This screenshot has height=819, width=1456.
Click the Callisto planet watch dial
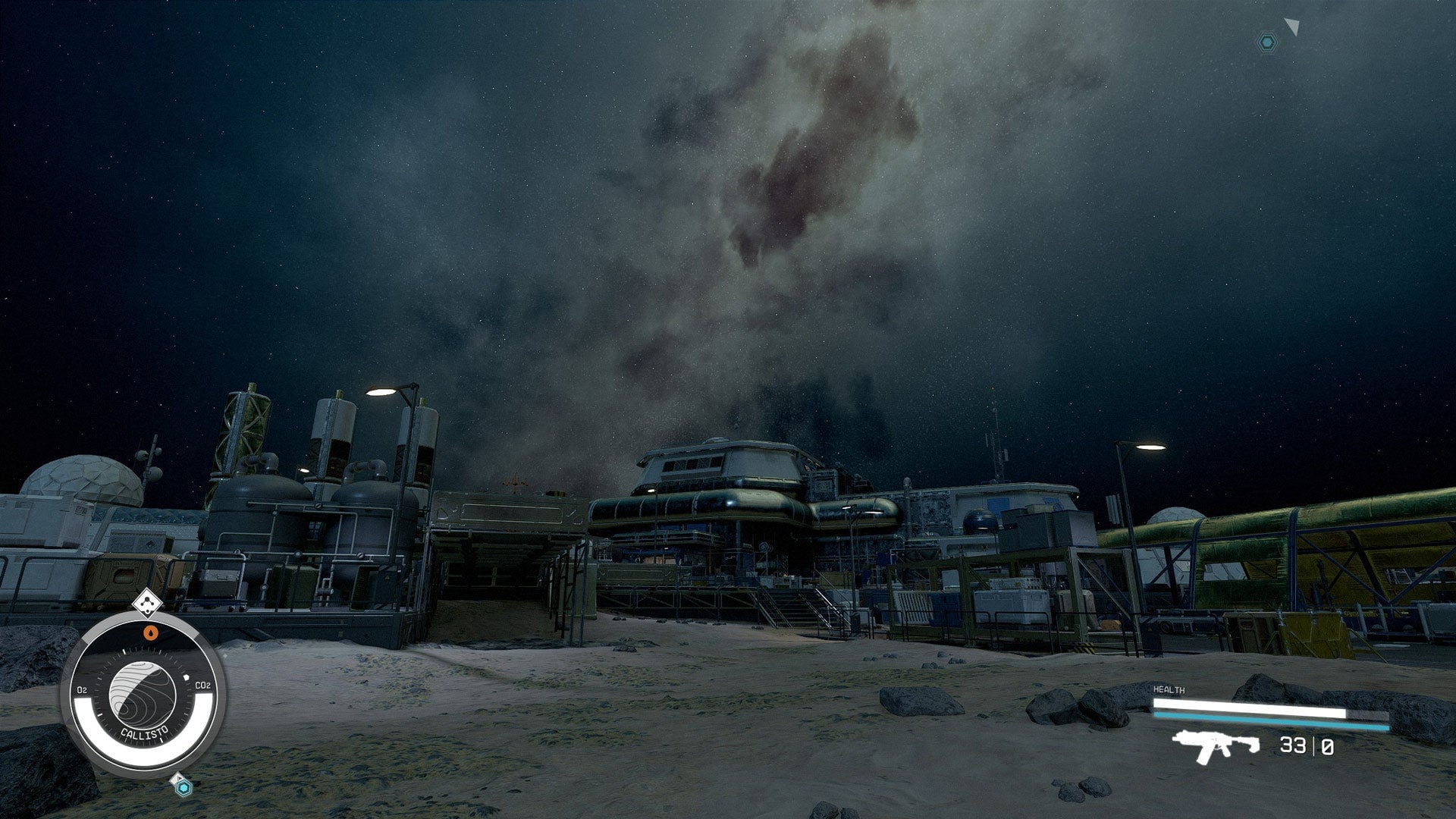pyautogui.click(x=143, y=695)
